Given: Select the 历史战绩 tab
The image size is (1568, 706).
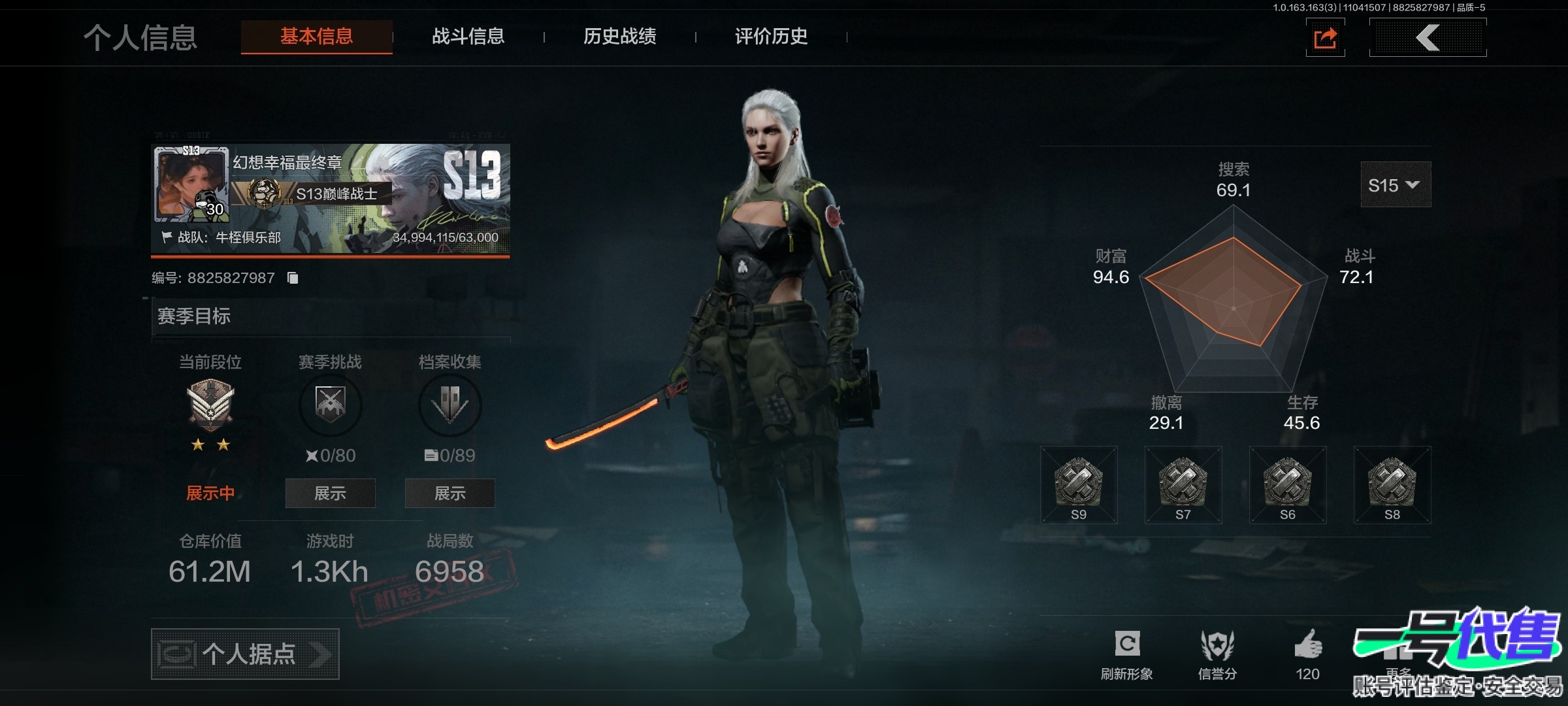Looking at the screenshot, I should point(619,37).
